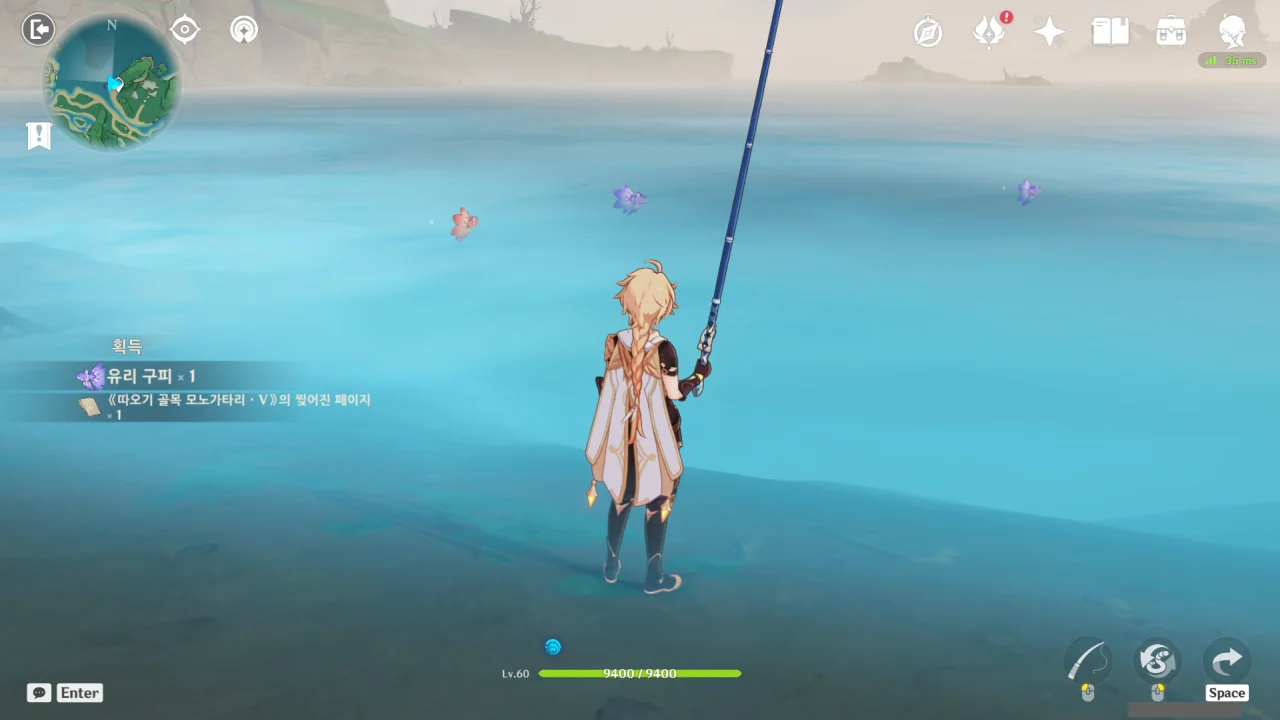Click the exit arrow button
The width and height of the screenshot is (1280, 720).
(x=1227, y=660)
